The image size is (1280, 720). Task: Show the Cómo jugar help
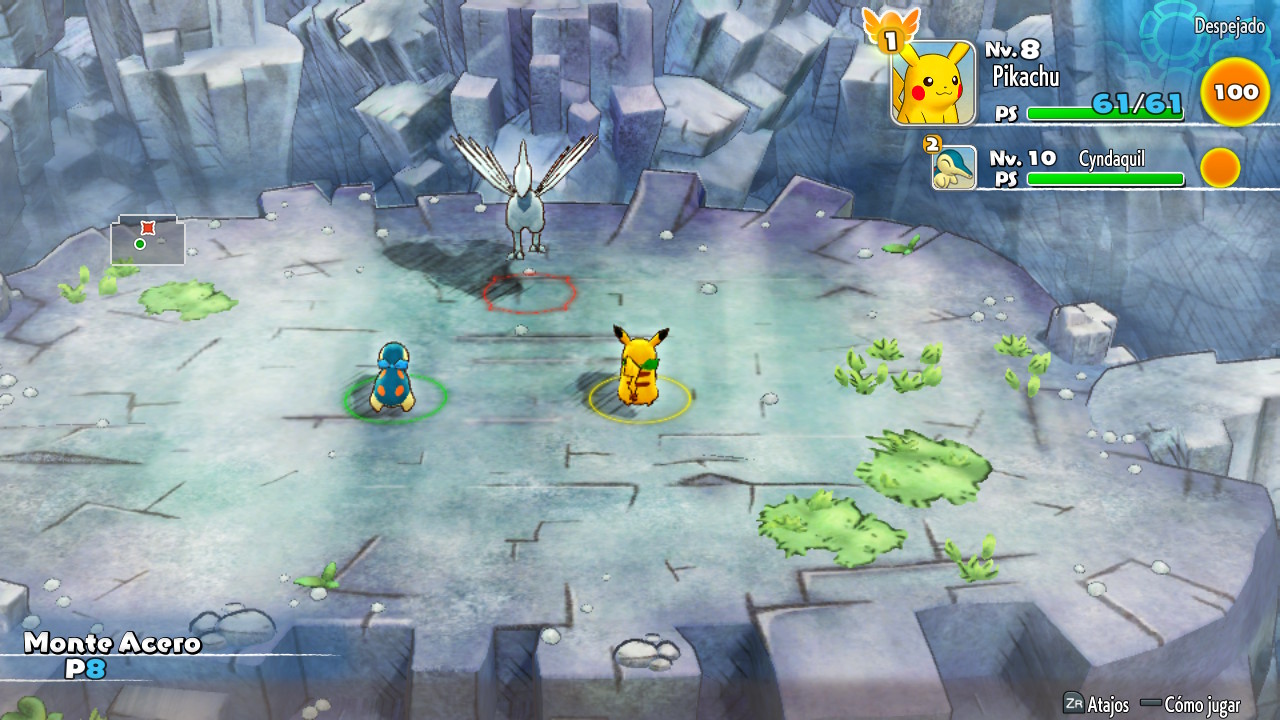pyautogui.click(x=1192, y=704)
